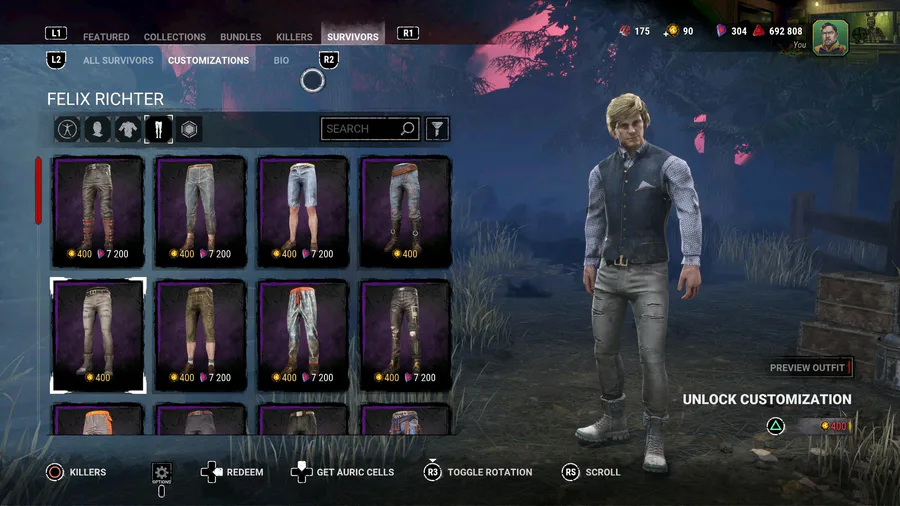
Task: Open Felix Richter's Bio tab
Action: point(281,61)
